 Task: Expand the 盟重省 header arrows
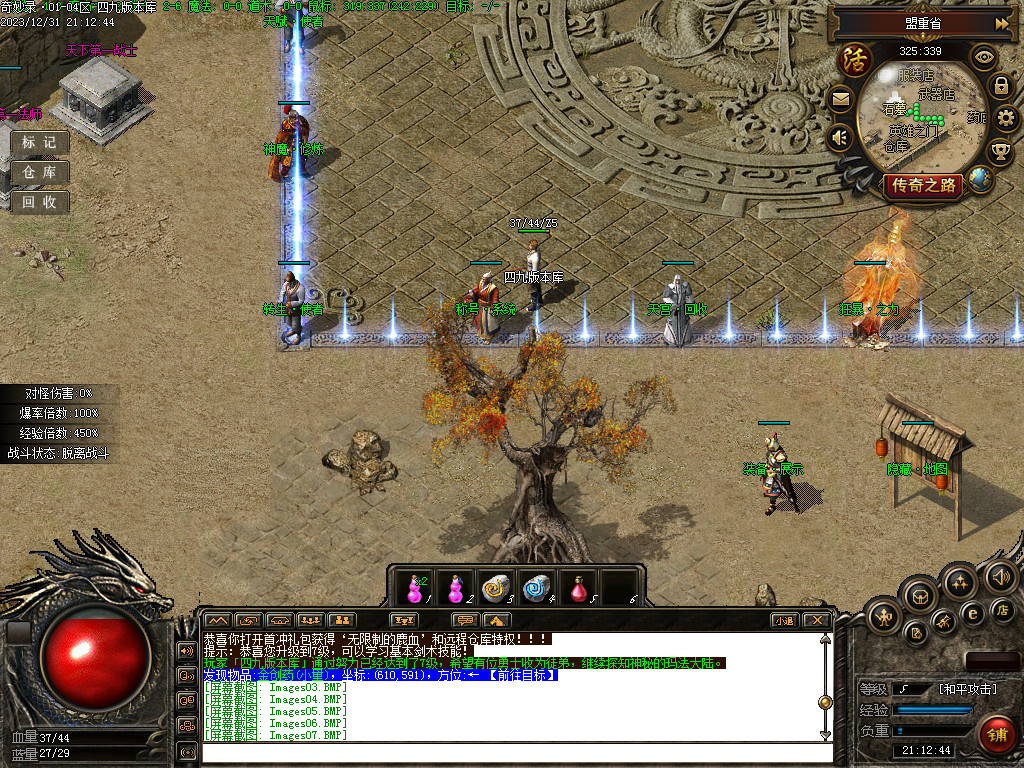(1002, 23)
